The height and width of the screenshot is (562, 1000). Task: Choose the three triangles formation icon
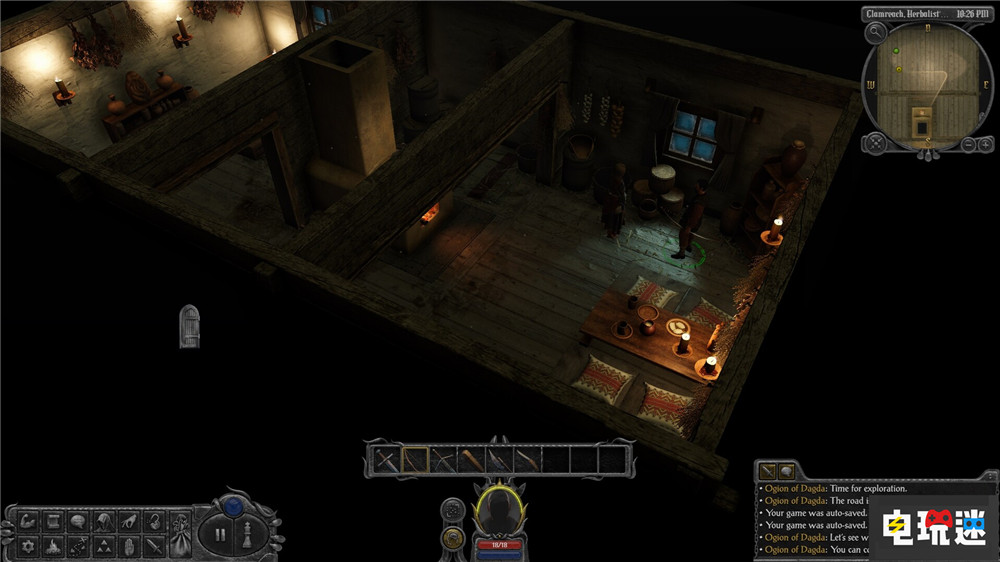(102, 546)
